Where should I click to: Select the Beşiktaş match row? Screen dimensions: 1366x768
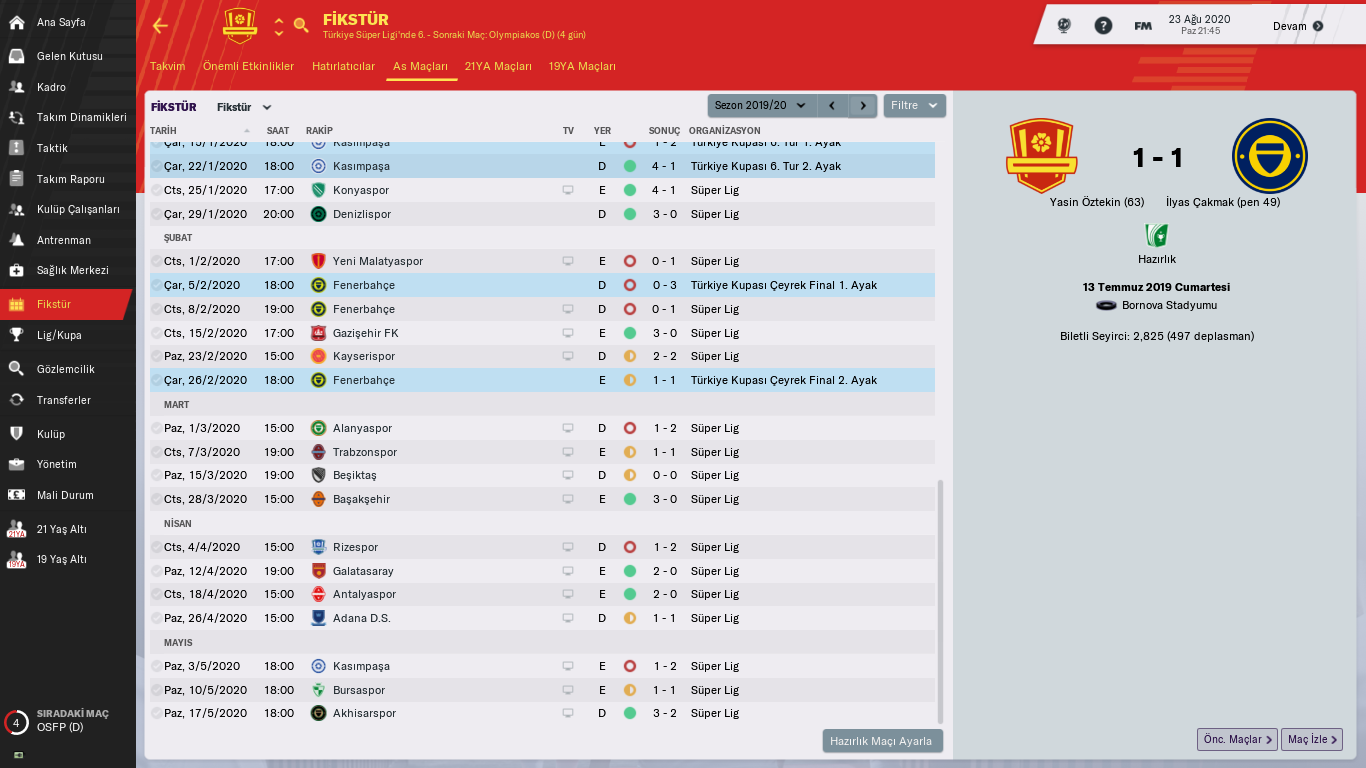pyautogui.click(x=354, y=475)
